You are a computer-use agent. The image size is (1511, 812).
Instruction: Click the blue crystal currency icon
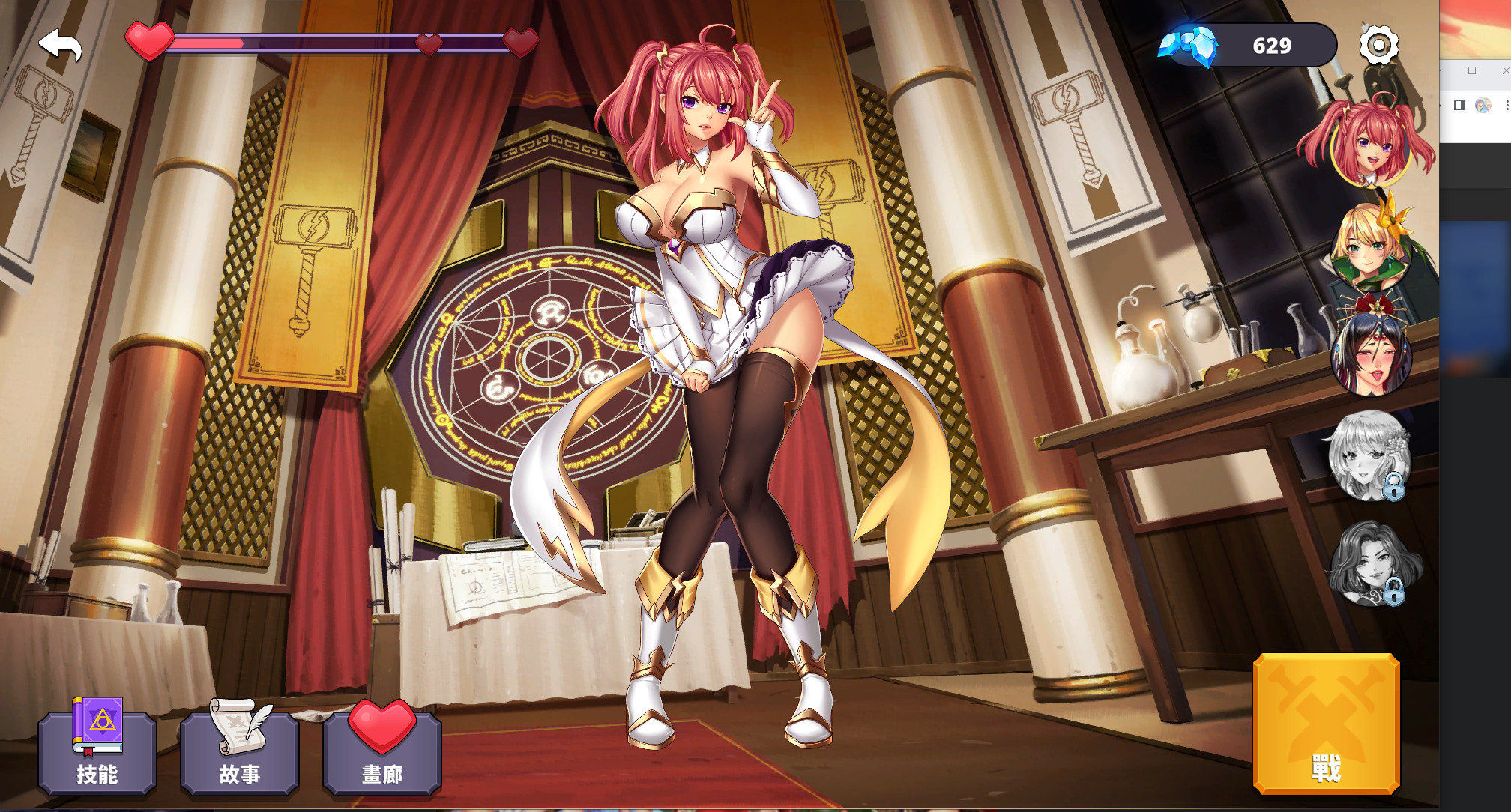pos(1190,45)
